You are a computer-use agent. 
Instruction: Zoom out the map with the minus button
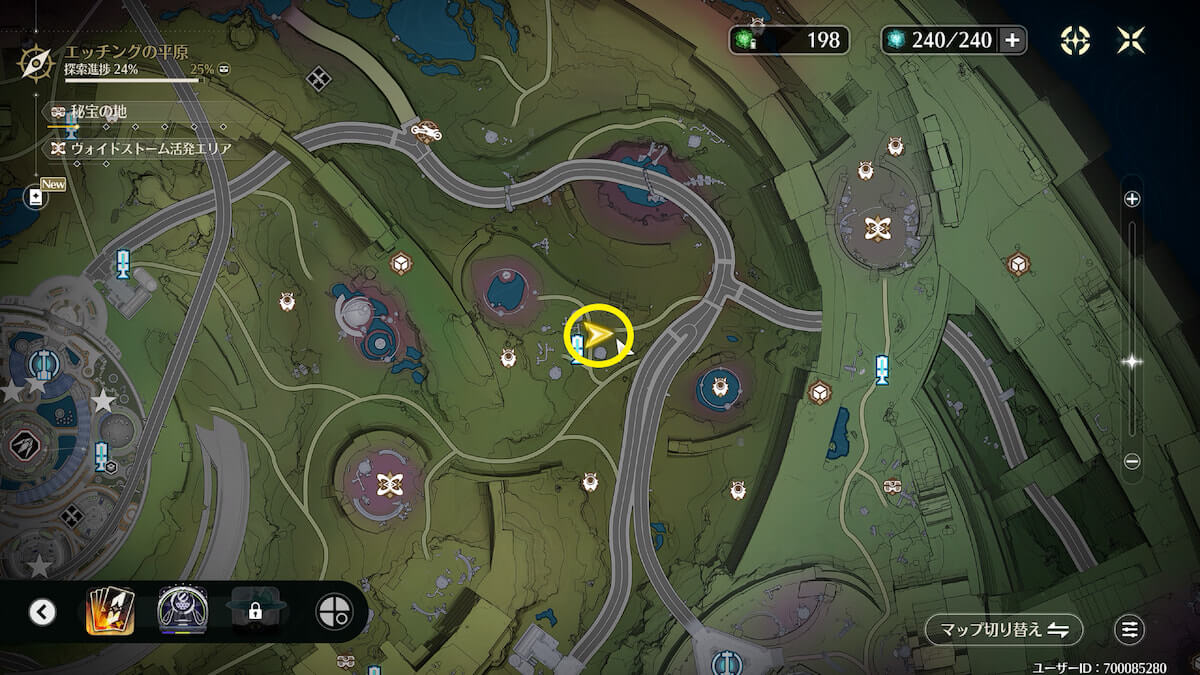pyautogui.click(x=1132, y=461)
